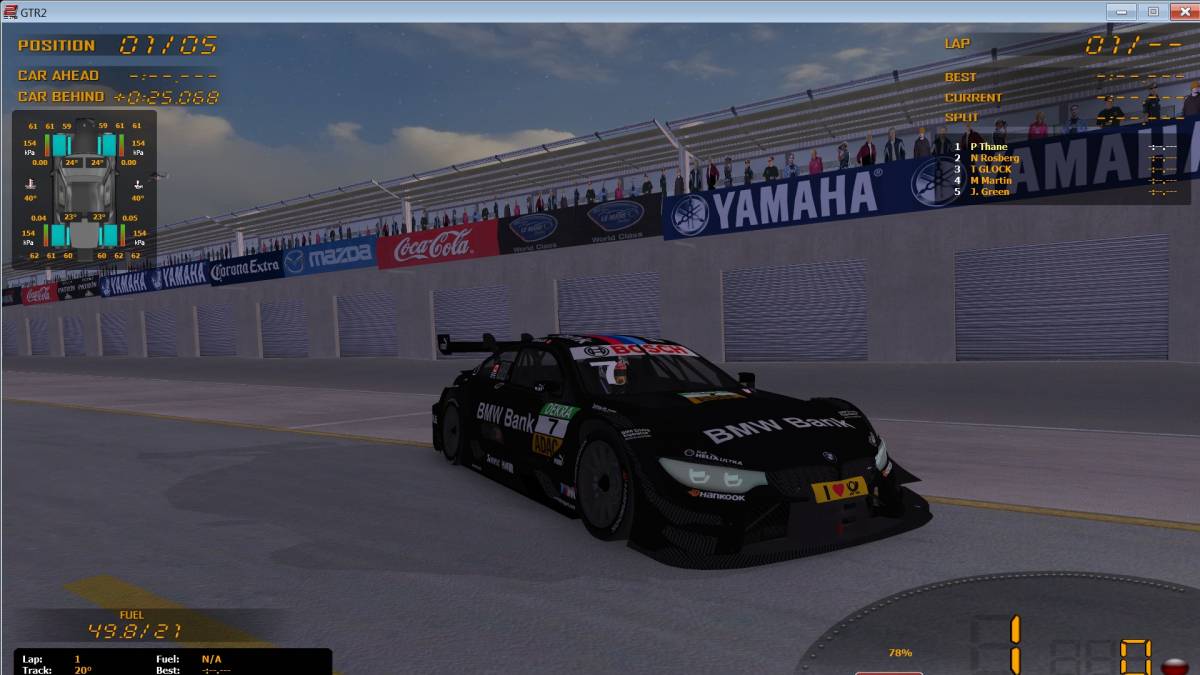This screenshot has width=1200, height=675.
Task: Minimize the GTR2 window
Action: [x=1122, y=11]
